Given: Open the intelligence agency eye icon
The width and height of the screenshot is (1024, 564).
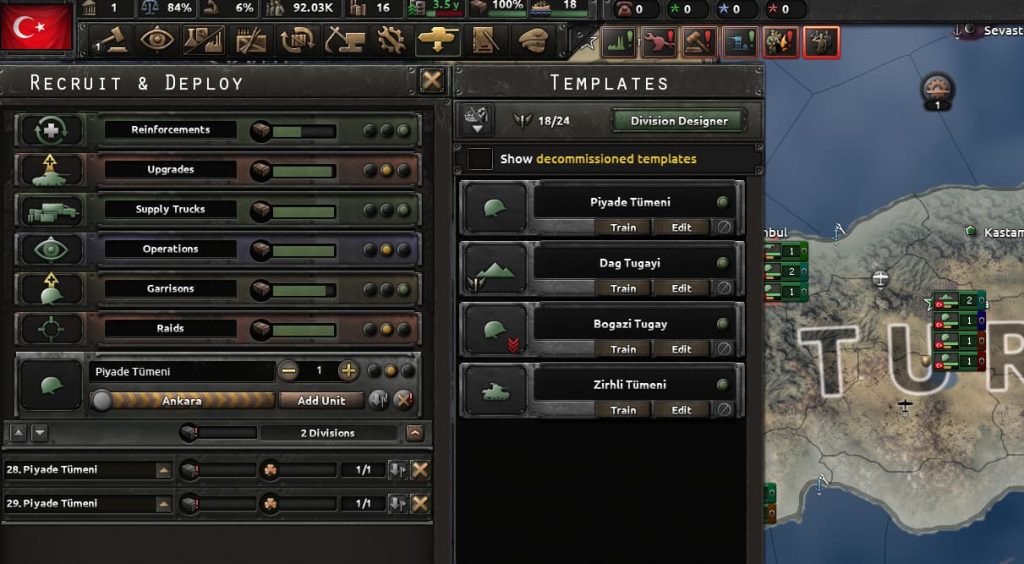Looking at the screenshot, I should click(x=157, y=41).
